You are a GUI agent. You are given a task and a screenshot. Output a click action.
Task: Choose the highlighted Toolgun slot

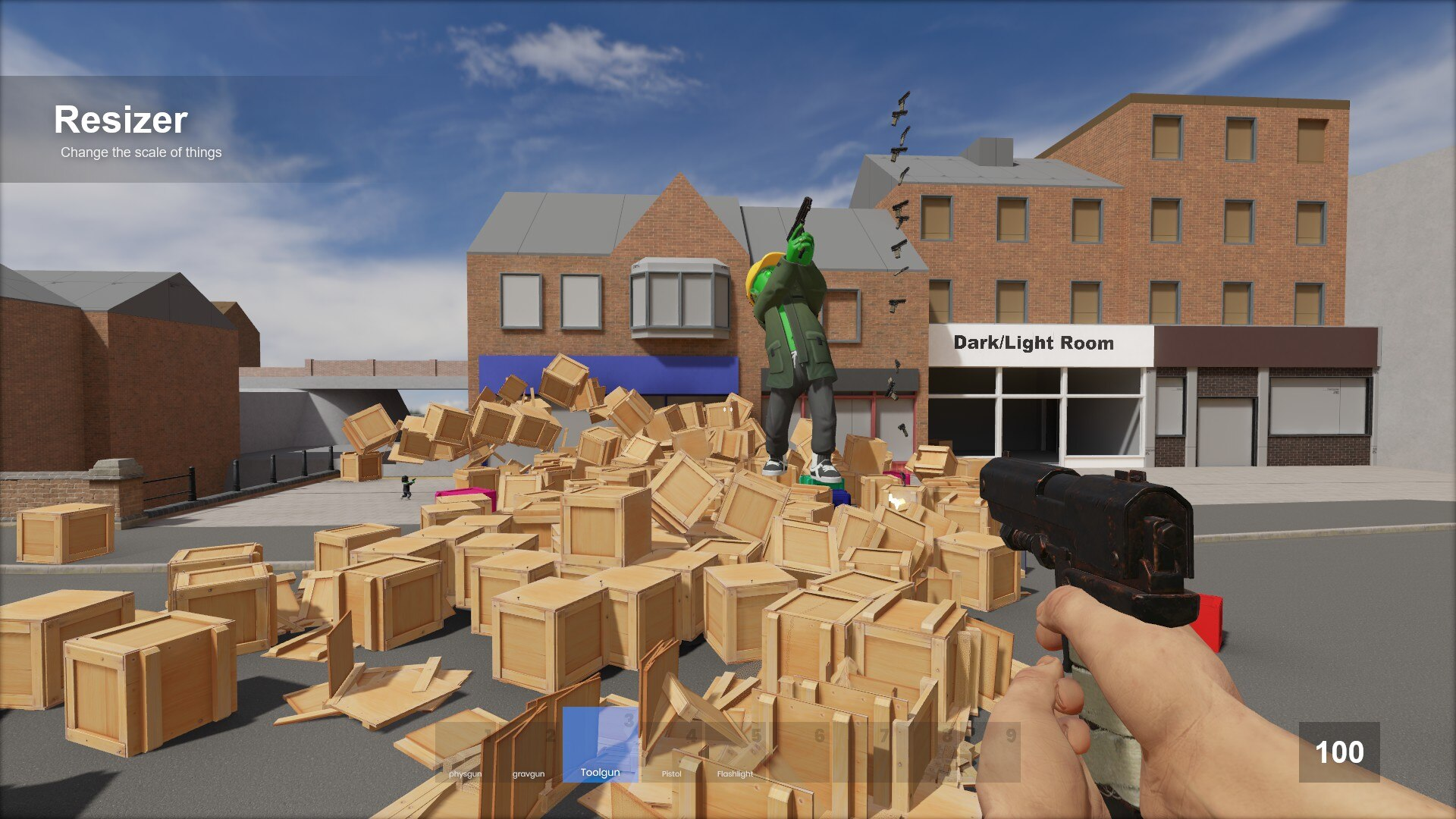[x=600, y=745]
